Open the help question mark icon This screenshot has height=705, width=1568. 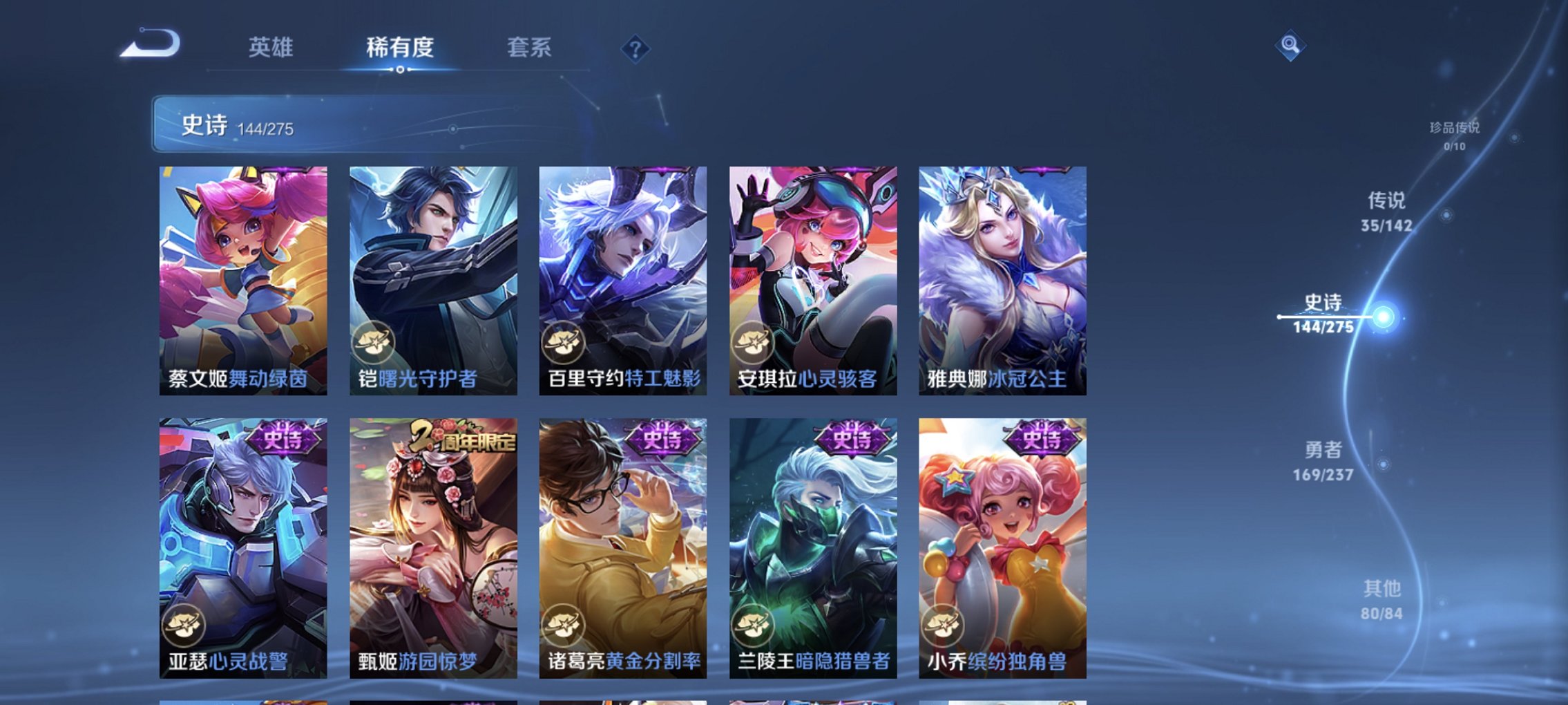pyautogui.click(x=636, y=48)
